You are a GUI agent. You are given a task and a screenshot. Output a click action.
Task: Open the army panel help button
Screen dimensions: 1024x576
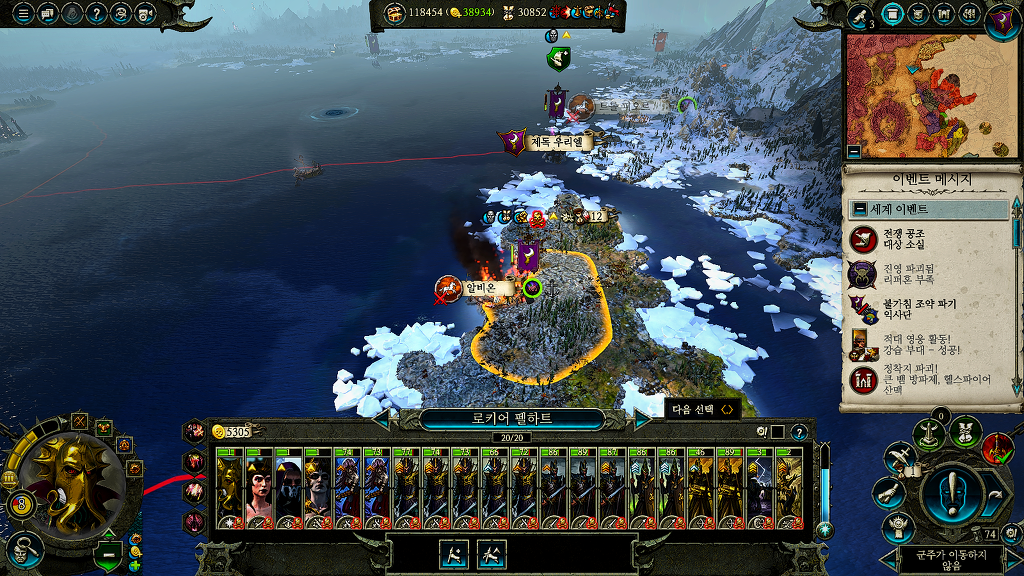(799, 432)
